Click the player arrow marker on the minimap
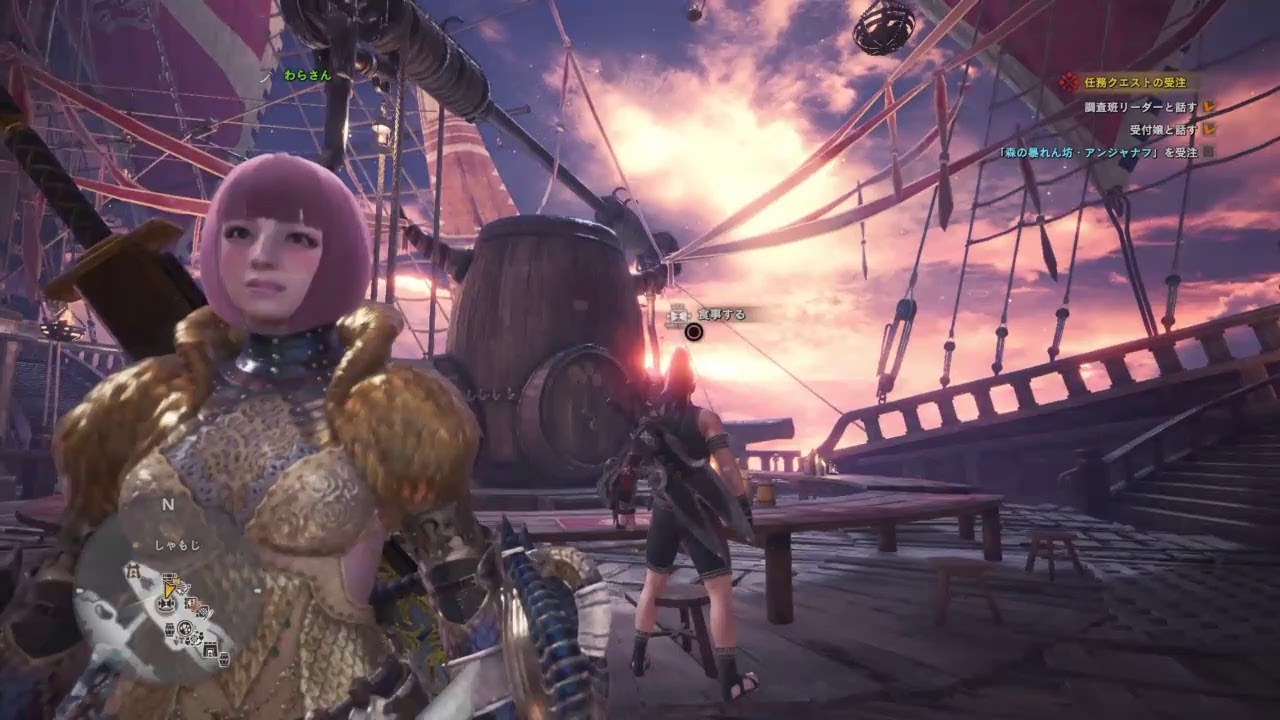 point(169,591)
